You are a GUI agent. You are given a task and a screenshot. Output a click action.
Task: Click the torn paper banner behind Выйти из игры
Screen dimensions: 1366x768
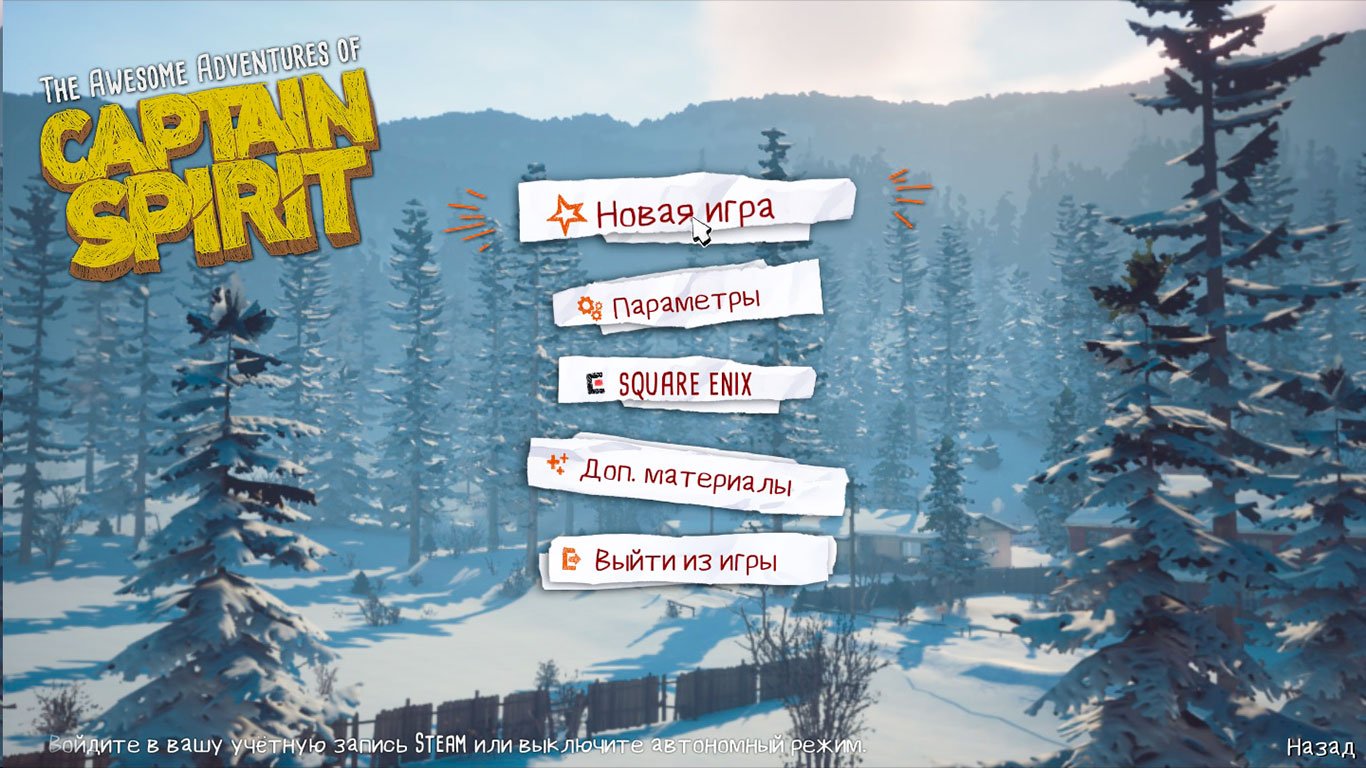pos(691,562)
